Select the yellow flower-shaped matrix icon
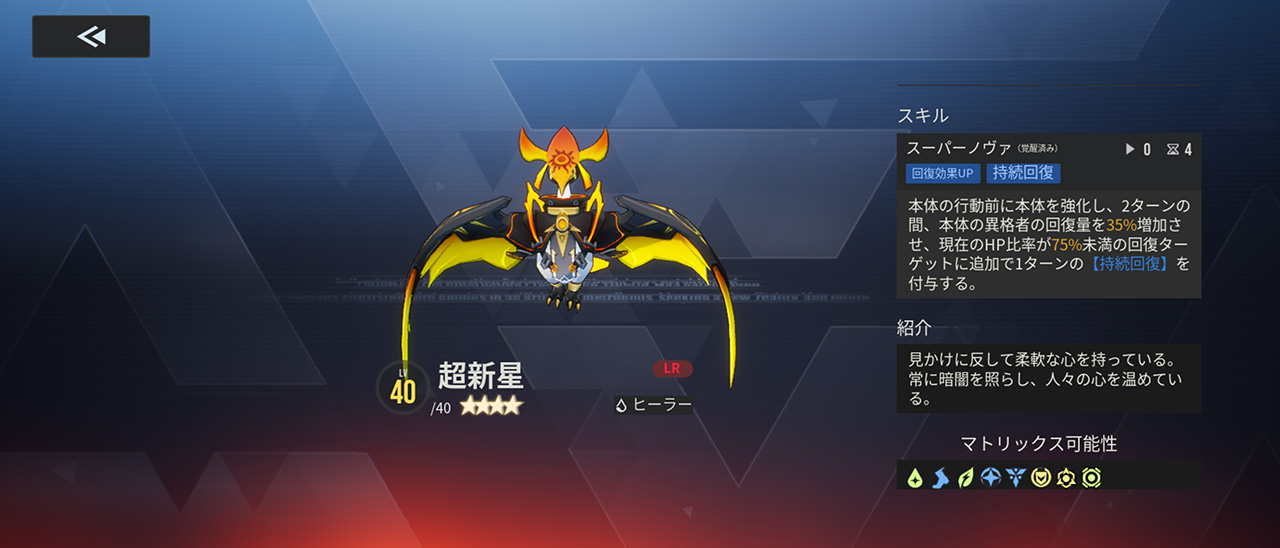This screenshot has height=548, width=1280. [1066, 478]
